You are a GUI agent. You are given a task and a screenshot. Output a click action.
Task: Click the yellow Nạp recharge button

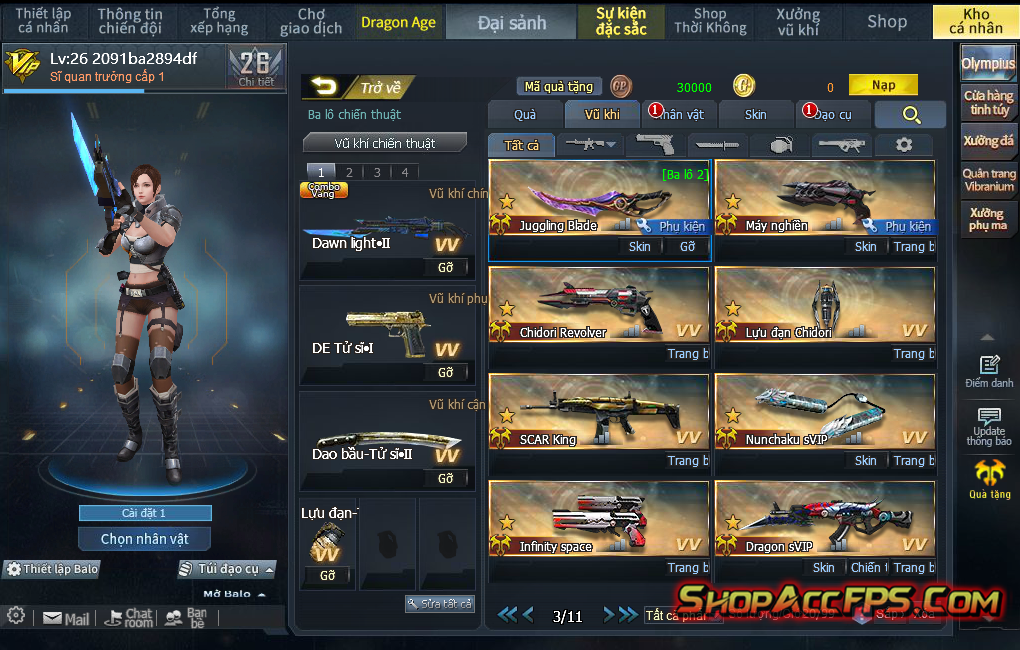tap(883, 86)
